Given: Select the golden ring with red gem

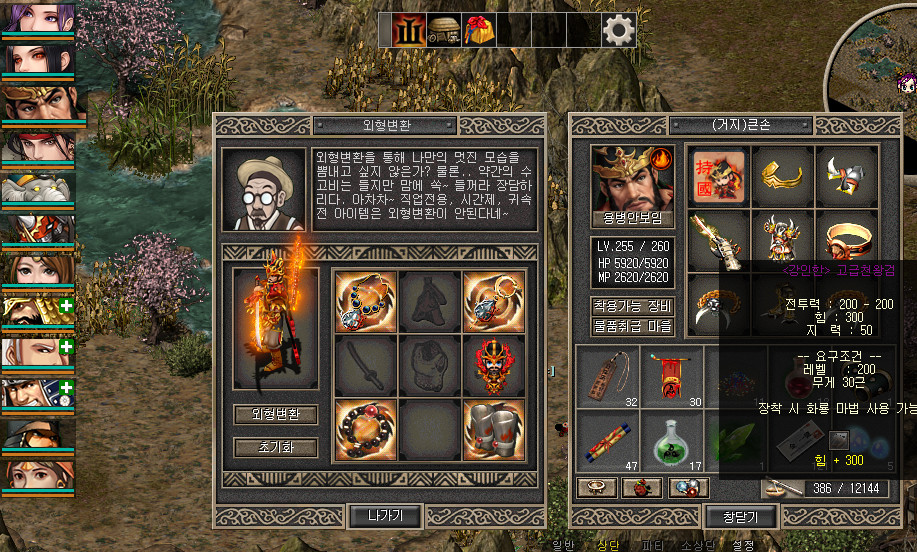Looking at the screenshot, I should [846, 240].
